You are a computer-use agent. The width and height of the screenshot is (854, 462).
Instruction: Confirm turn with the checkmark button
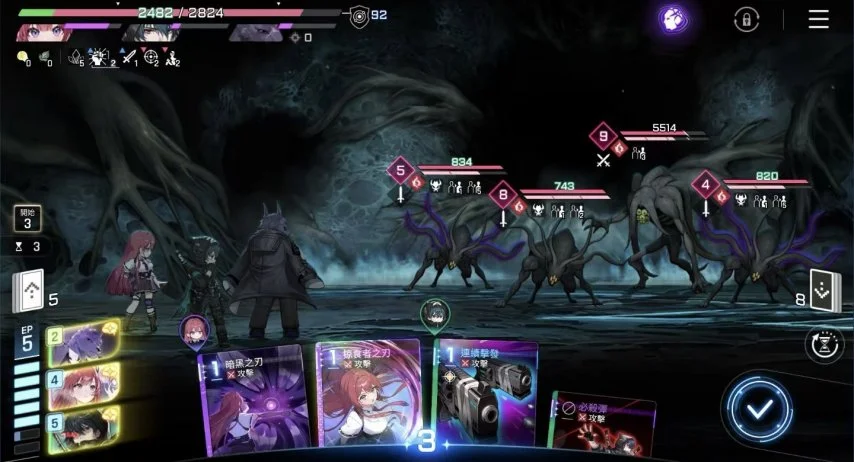pyautogui.click(x=760, y=408)
